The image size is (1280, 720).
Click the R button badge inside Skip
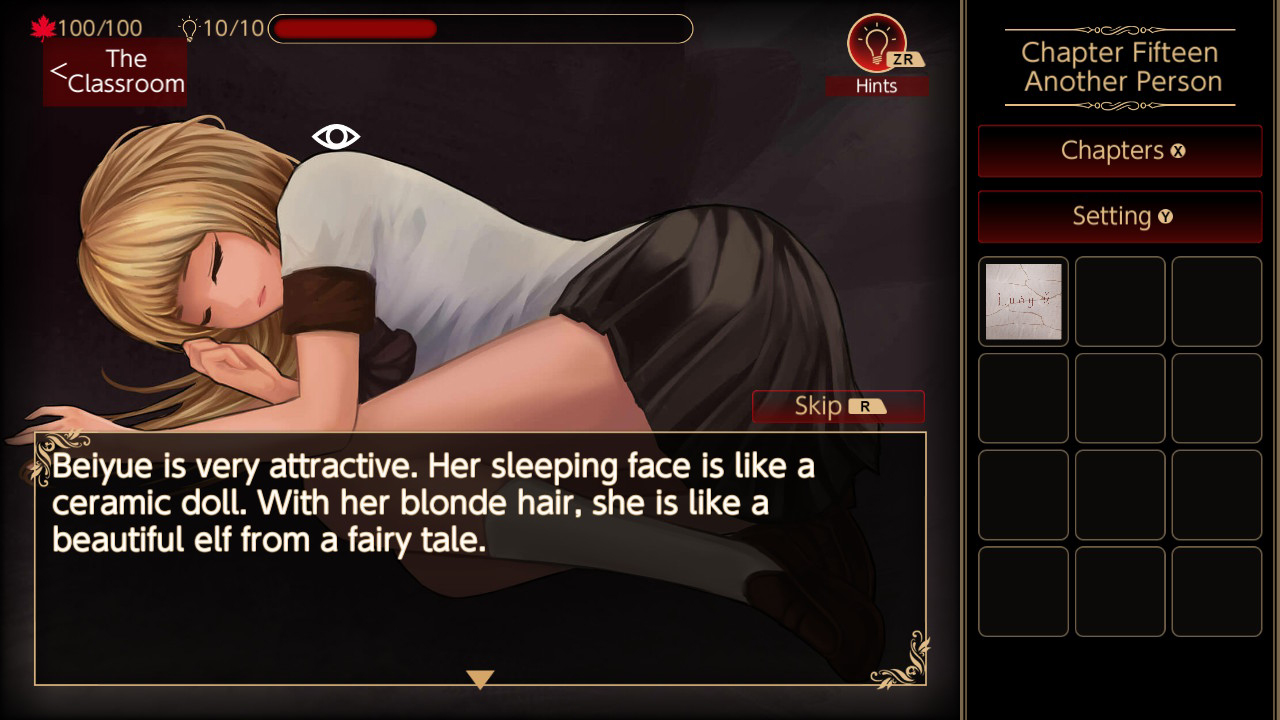pos(865,405)
